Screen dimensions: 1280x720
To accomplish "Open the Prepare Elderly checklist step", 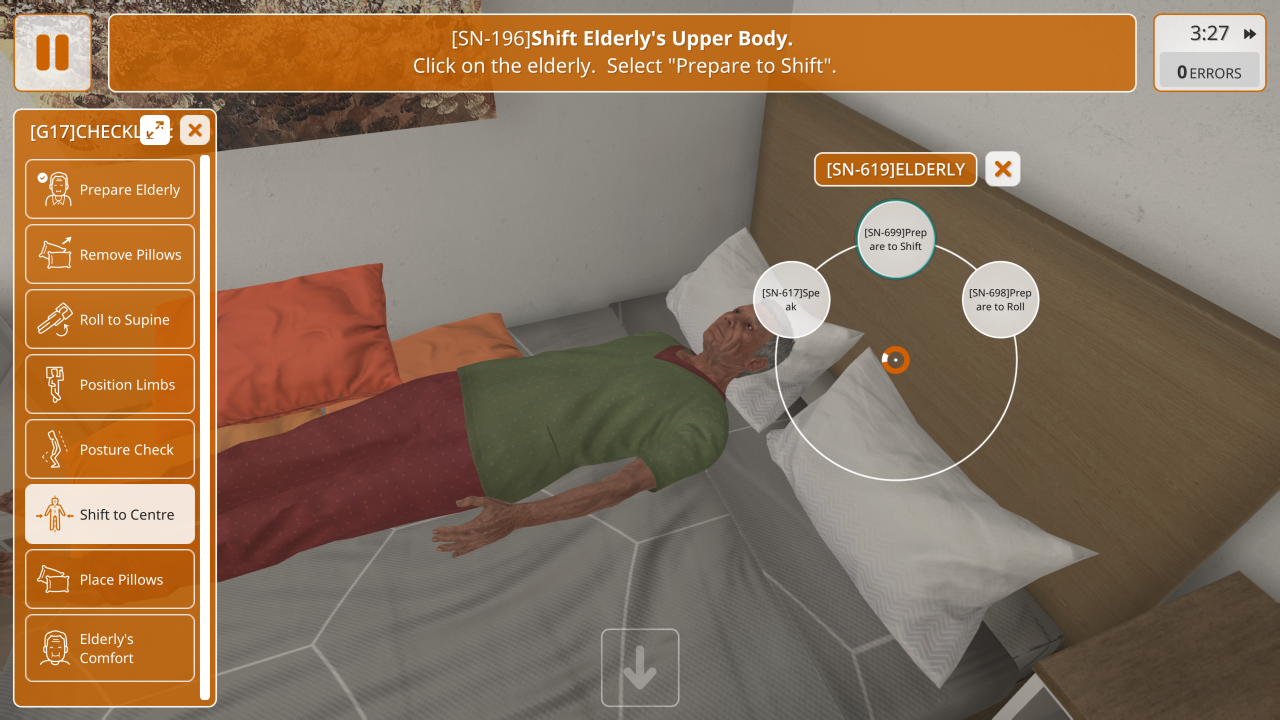I will point(110,189).
